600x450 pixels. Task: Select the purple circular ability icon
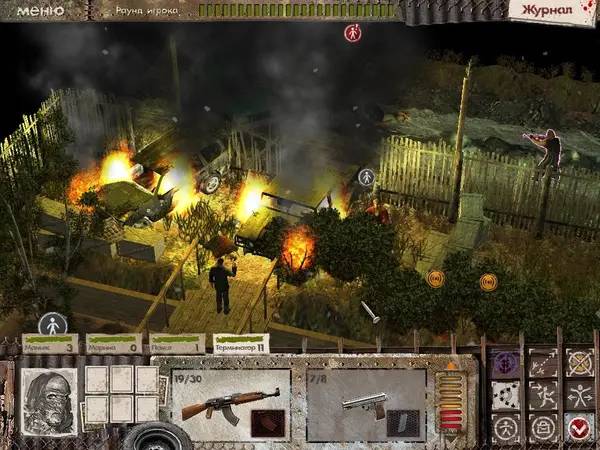point(507,362)
